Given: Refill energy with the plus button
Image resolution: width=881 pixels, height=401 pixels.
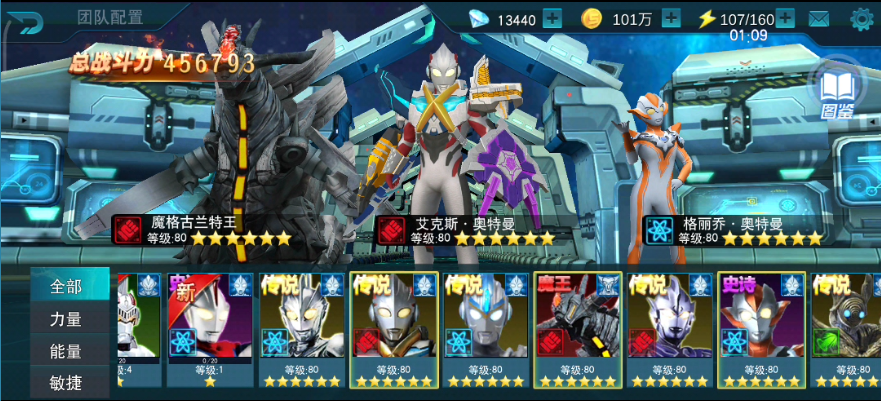Looking at the screenshot, I should 785,18.
